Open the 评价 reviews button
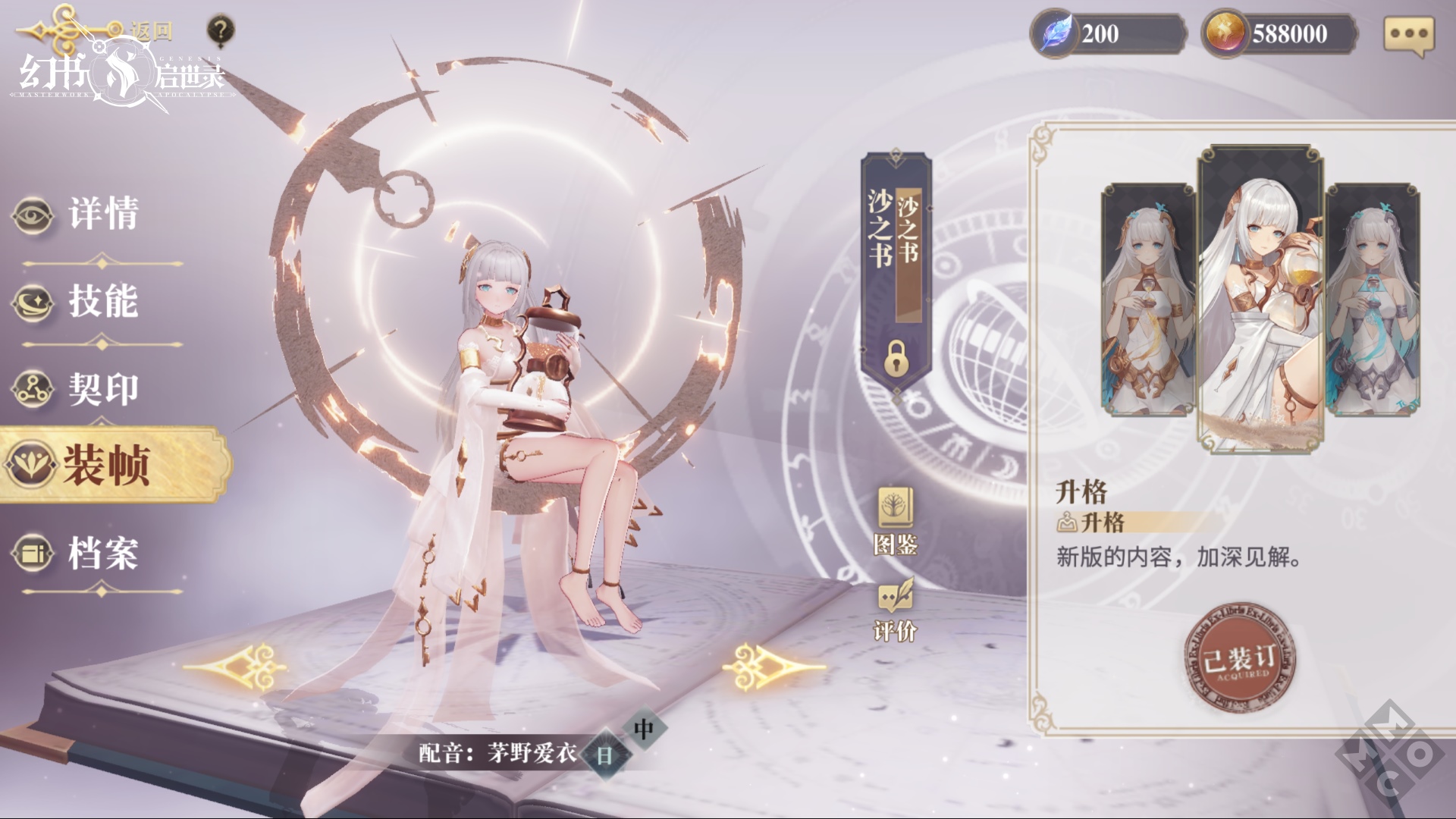Image resolution: width=1456 pixels, height=819 pixels. pyautogui.click(x=896, y=610)
